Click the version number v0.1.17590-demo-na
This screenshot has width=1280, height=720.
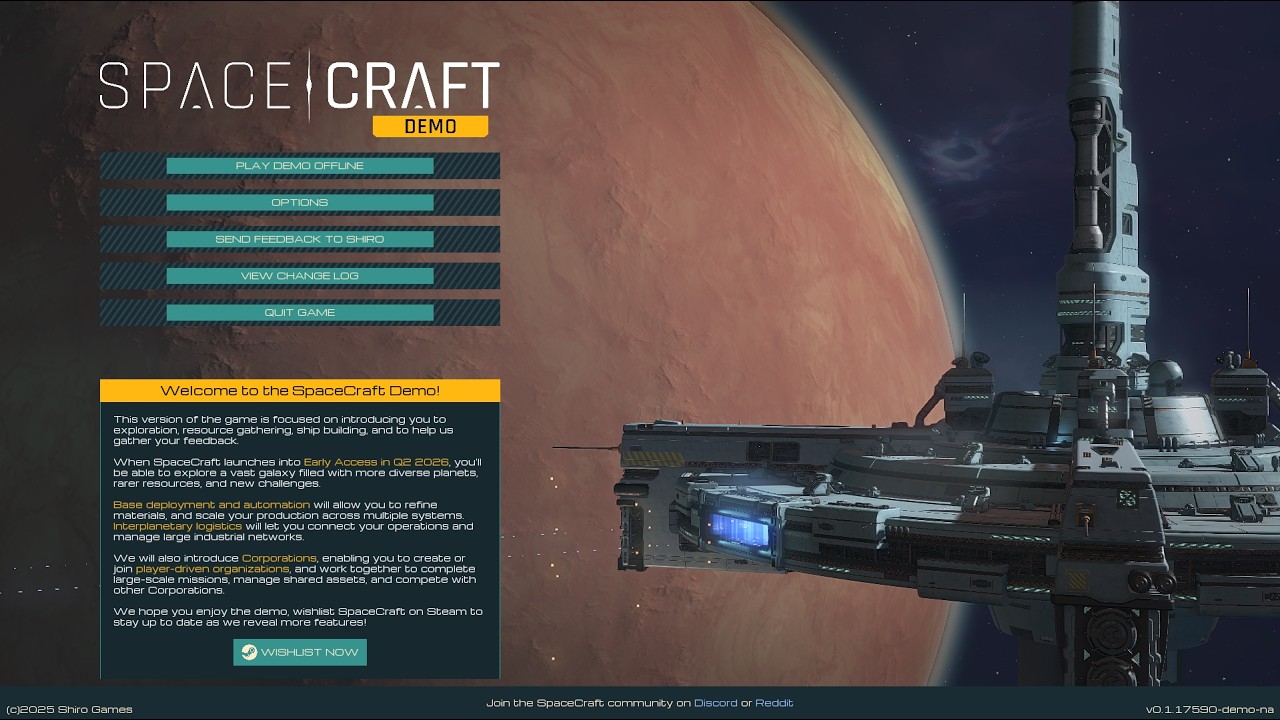click(1208, 703)
